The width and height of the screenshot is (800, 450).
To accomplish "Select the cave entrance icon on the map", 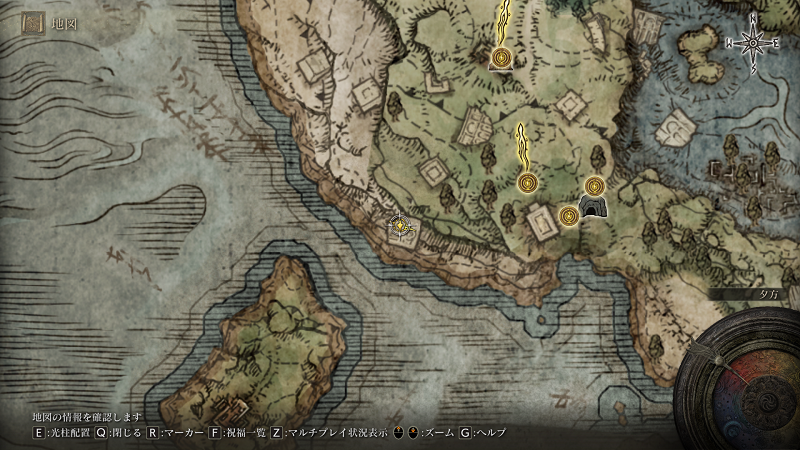I will pyautogui.click(x=592, y=208).
